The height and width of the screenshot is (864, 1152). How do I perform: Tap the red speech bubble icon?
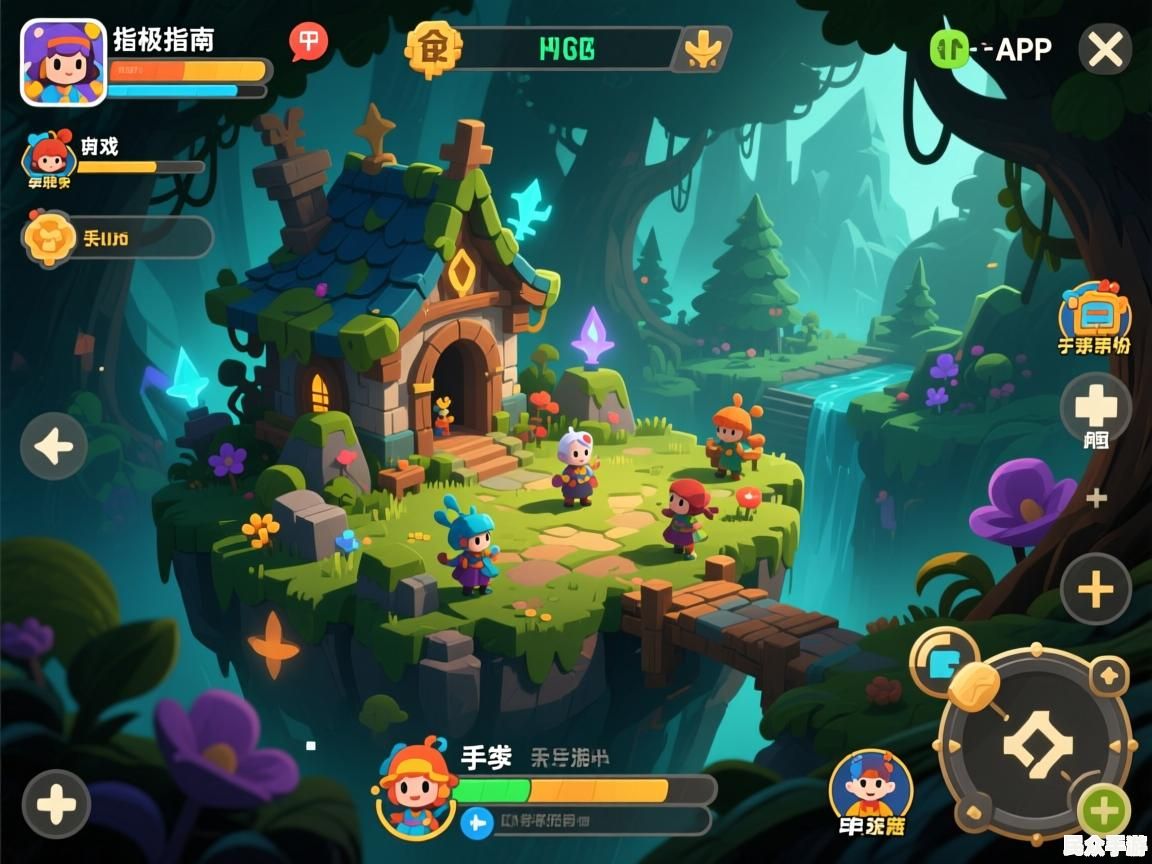(309, 42)
